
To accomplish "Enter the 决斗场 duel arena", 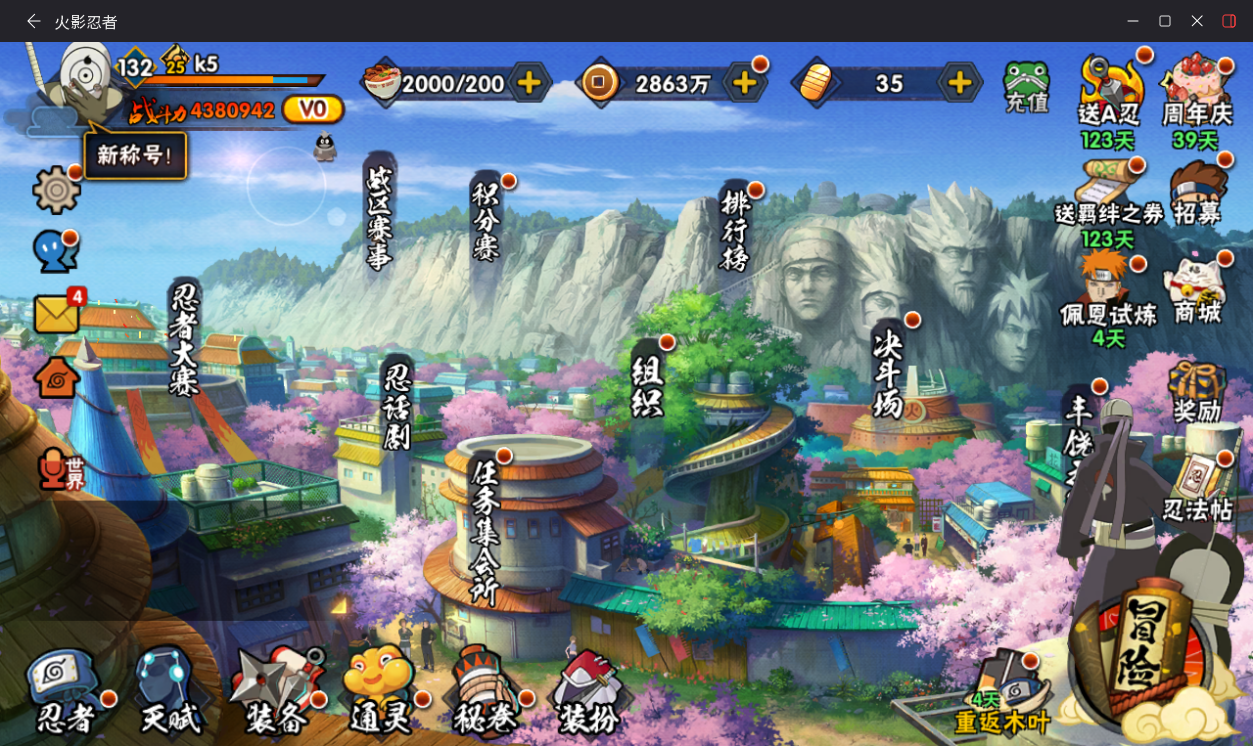I will (888, 374).
